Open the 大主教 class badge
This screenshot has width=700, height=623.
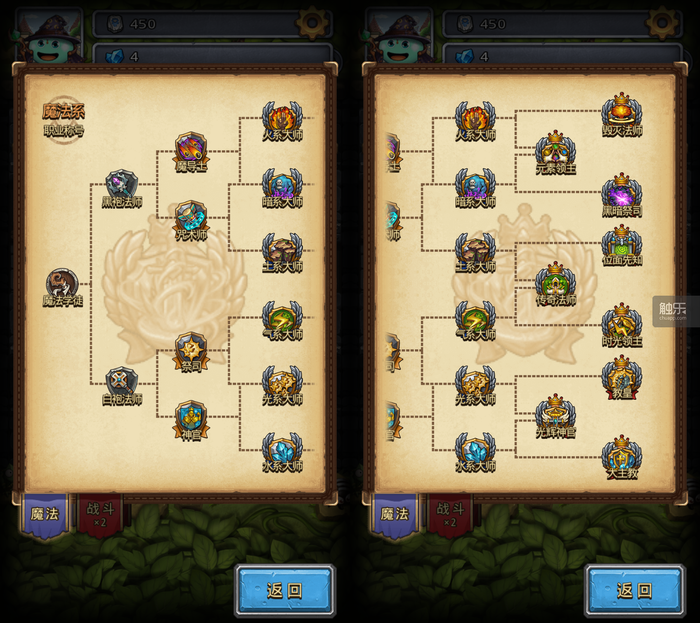coord(621,454)
